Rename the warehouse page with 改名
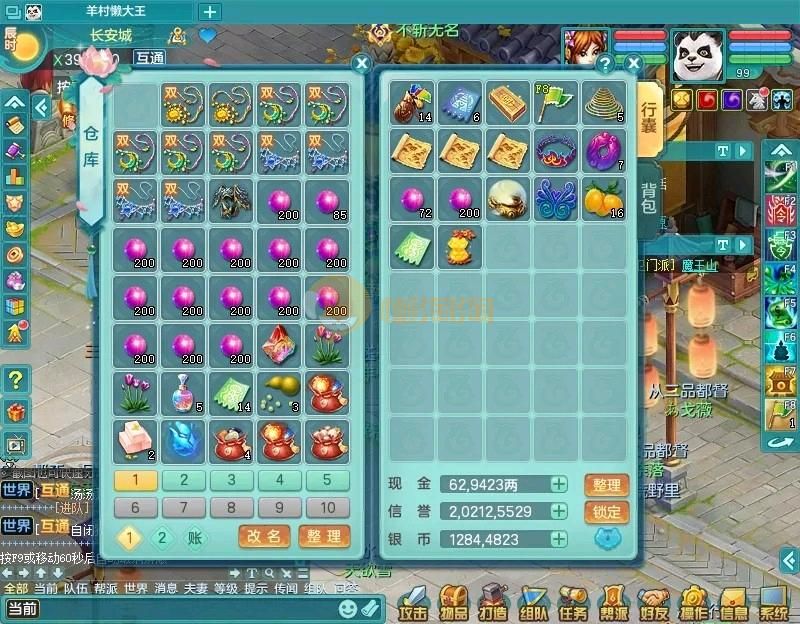 (x=265, y=537)
